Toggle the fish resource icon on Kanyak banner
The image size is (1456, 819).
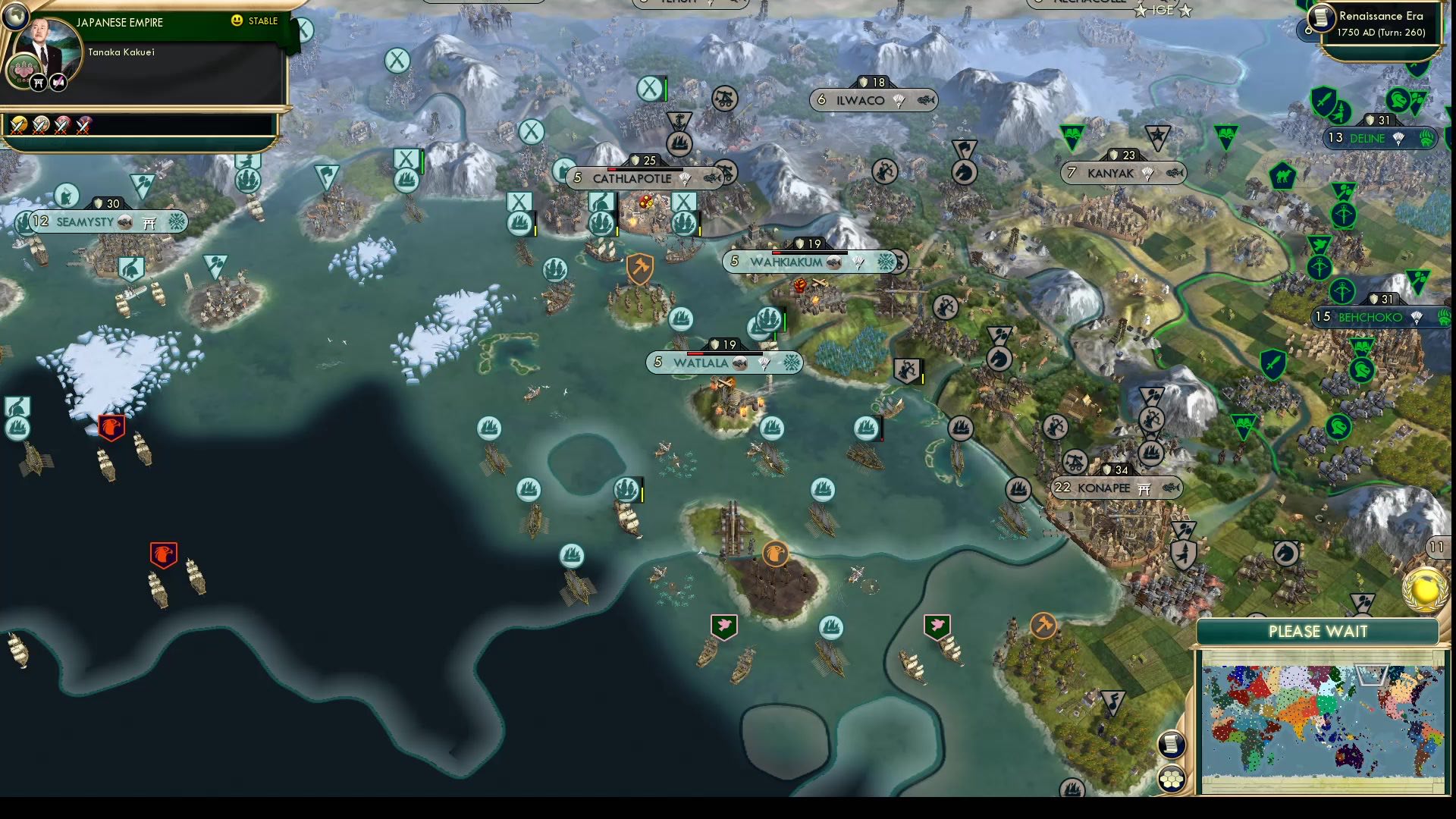point(1176,173)
